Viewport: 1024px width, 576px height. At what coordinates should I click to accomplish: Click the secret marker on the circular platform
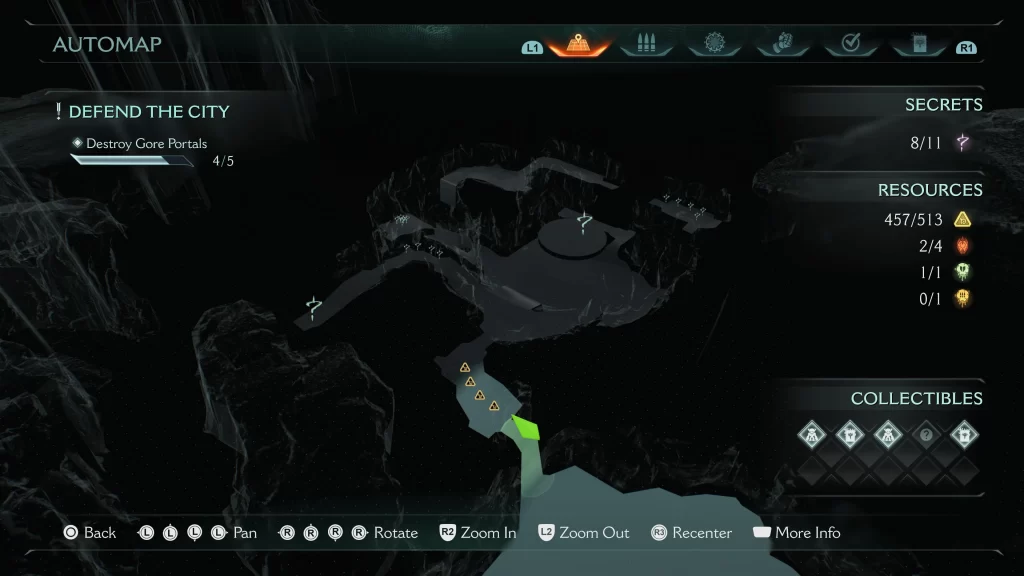click(x=585, y=226)
